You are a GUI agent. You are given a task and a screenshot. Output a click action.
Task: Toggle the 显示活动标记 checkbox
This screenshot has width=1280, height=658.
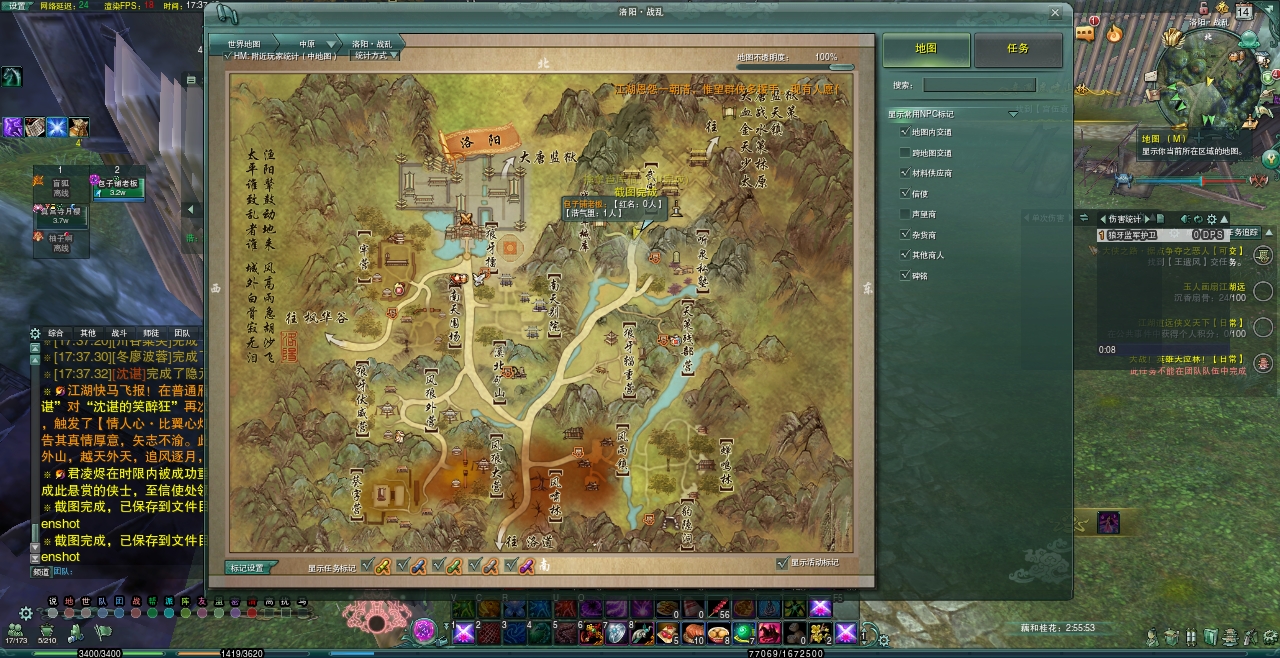click(x=782, y=563)
